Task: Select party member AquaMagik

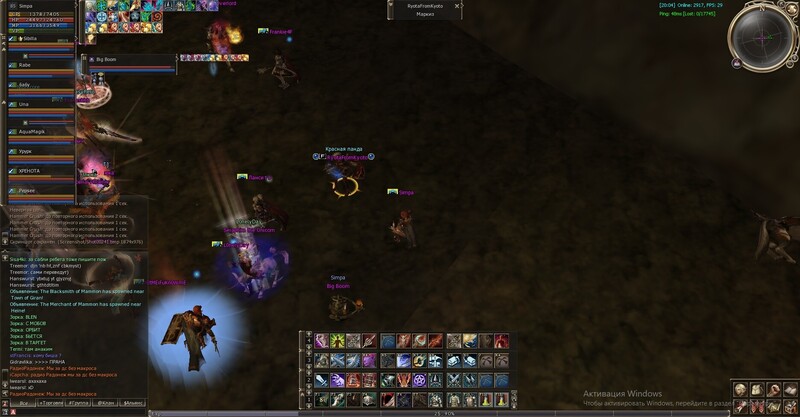Action: click(x=40, y=131)
